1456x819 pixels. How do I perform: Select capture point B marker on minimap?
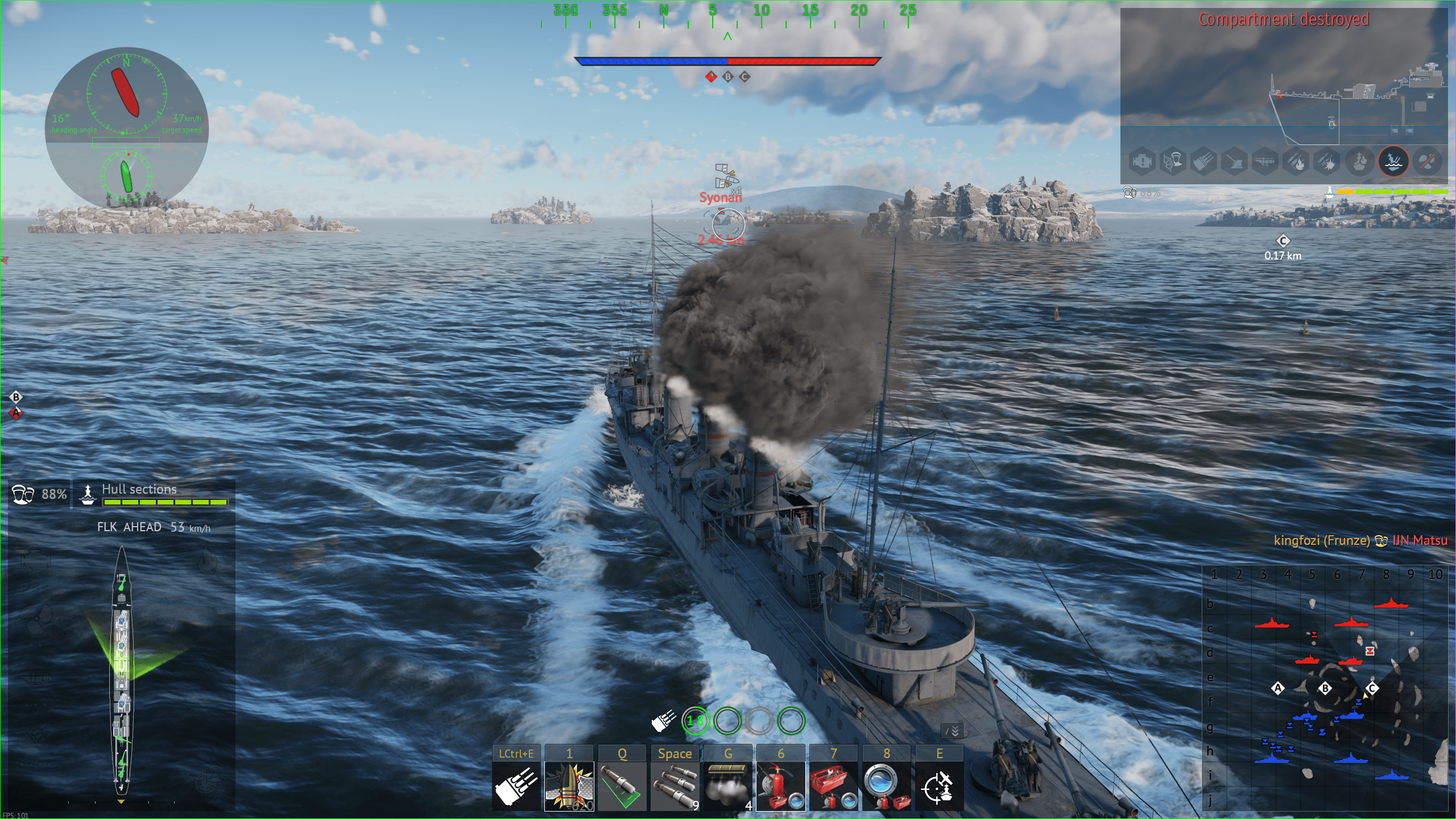1325,688
